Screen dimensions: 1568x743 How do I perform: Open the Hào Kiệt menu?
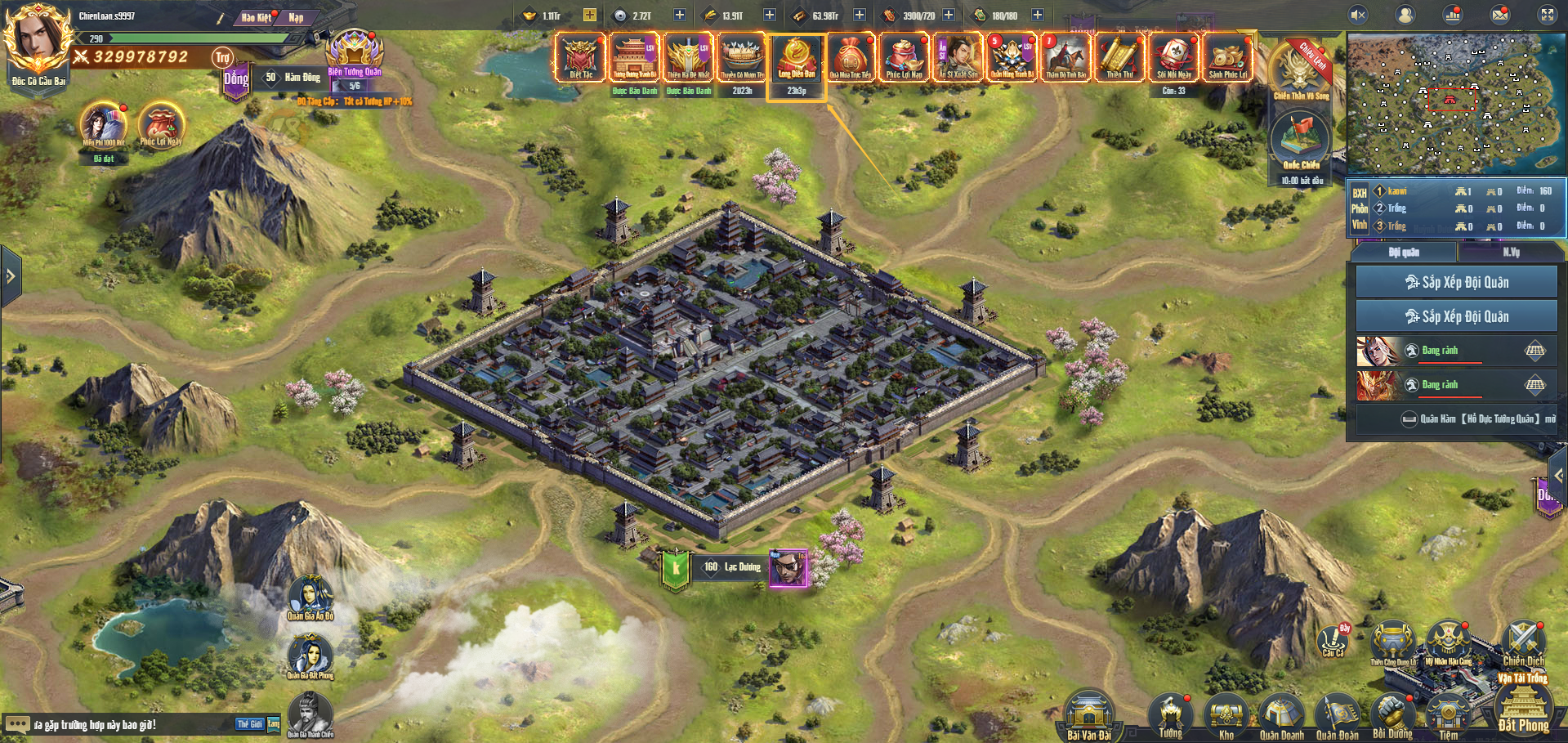pyautogui.click(x=257, y=17)
